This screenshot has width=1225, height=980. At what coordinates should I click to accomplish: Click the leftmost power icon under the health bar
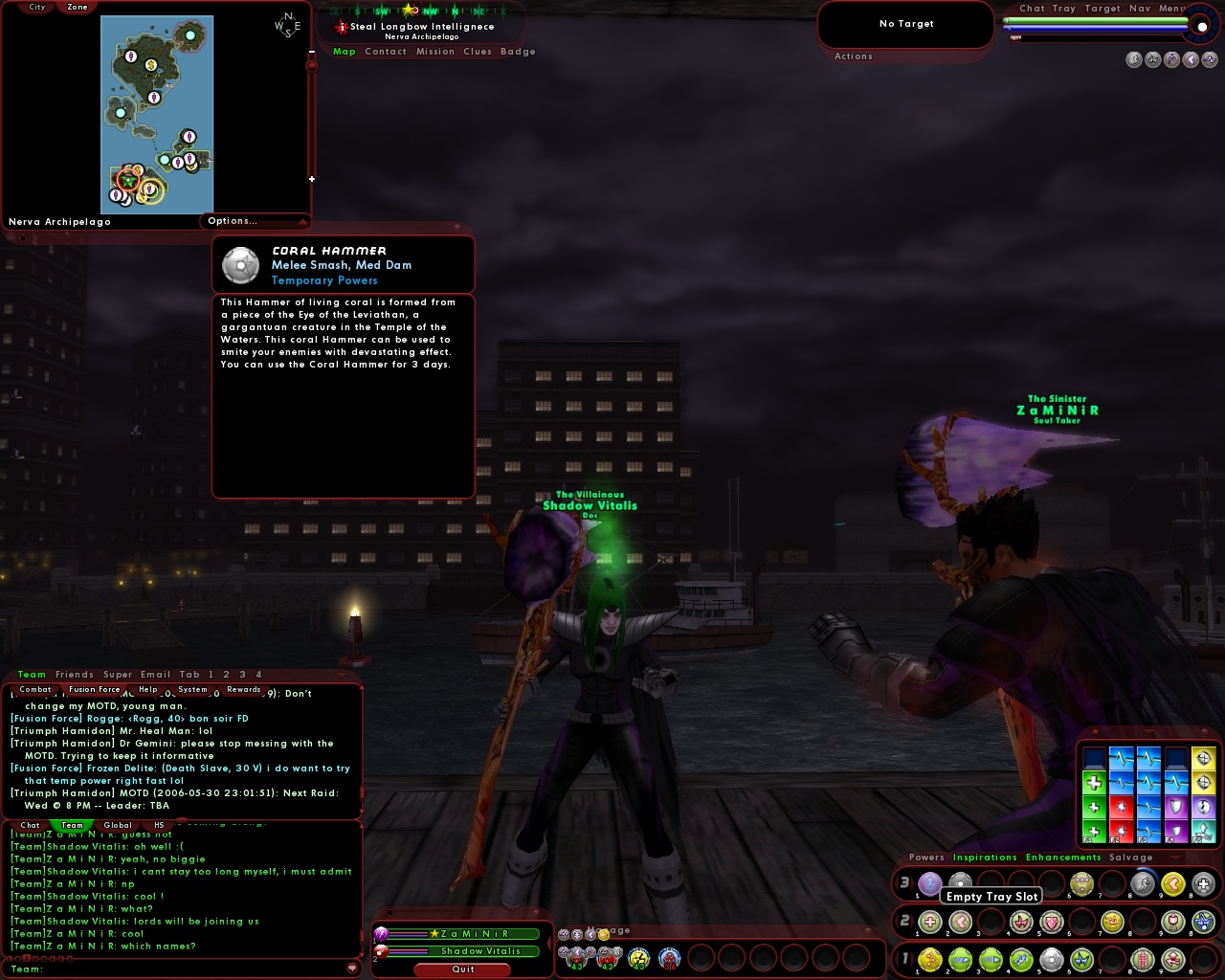point(1135,59)
